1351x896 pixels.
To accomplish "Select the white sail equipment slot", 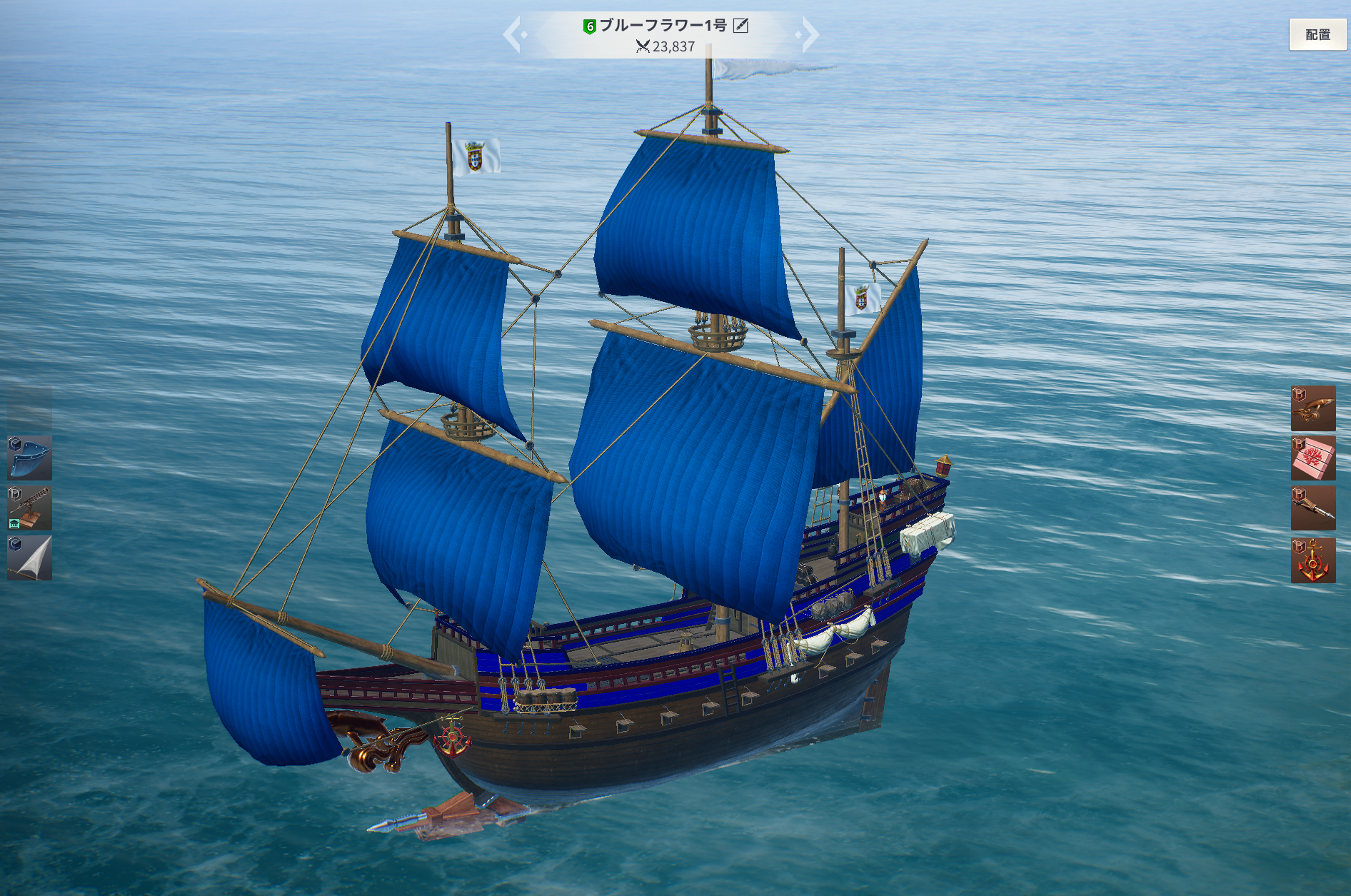I will pos(30,558).
